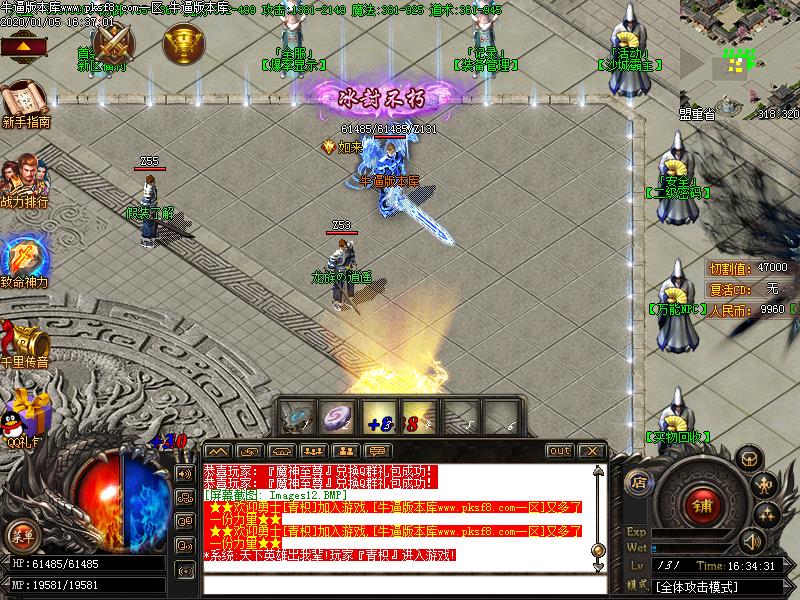The image size is (800, 600).
Task: Click the 菜单 menu button on the dragon orb
Action: pyautogui.click(x=20, y=535)
